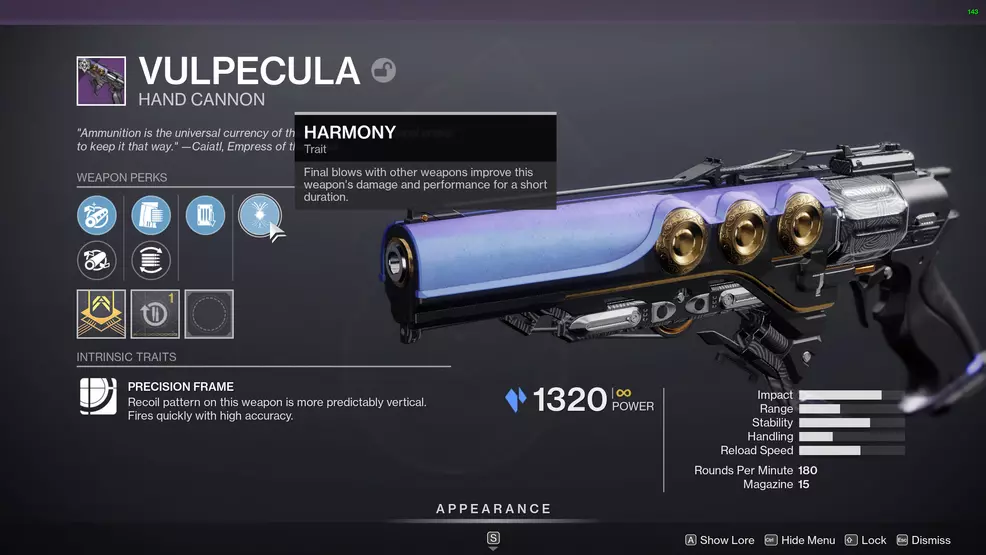Select the Harmony trait perk icon
The height and width of the screenshot is (555, 986).
tap(257, 215)
